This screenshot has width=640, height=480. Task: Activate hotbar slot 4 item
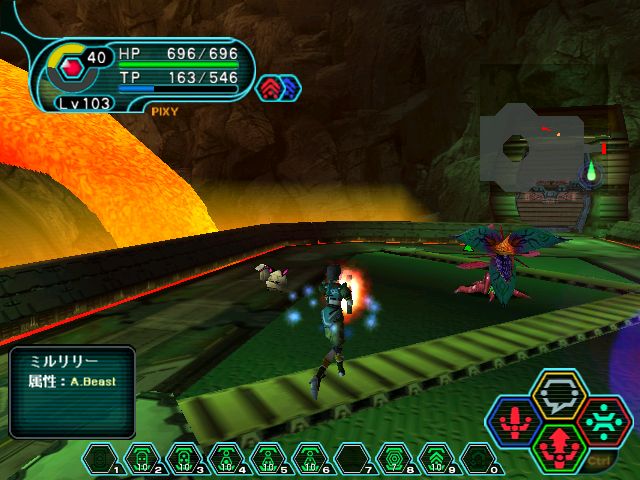click(226, 459)
